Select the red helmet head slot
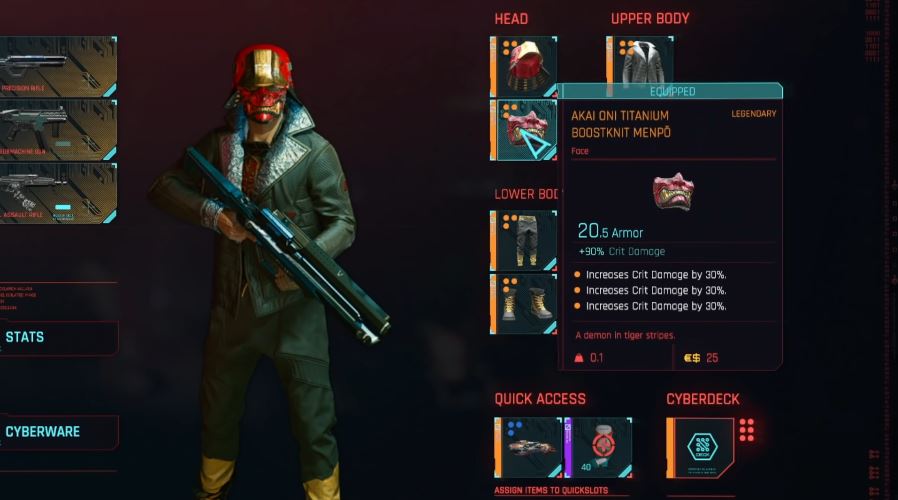This screenshot has height=500, width=898. pos(524,66)
